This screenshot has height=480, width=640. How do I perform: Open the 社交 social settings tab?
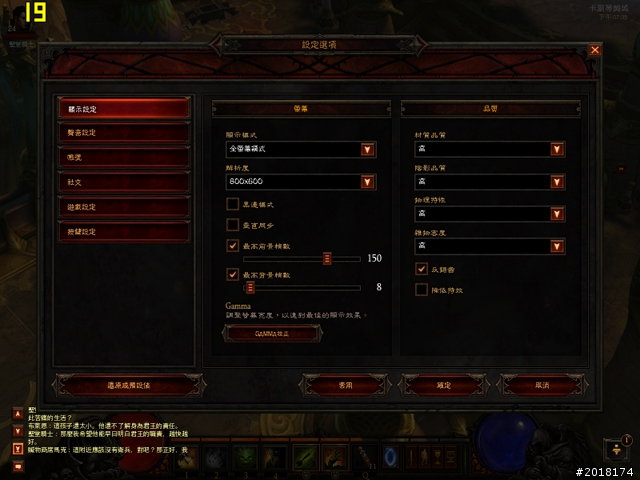pyautogui.click(x=124, y=182)
